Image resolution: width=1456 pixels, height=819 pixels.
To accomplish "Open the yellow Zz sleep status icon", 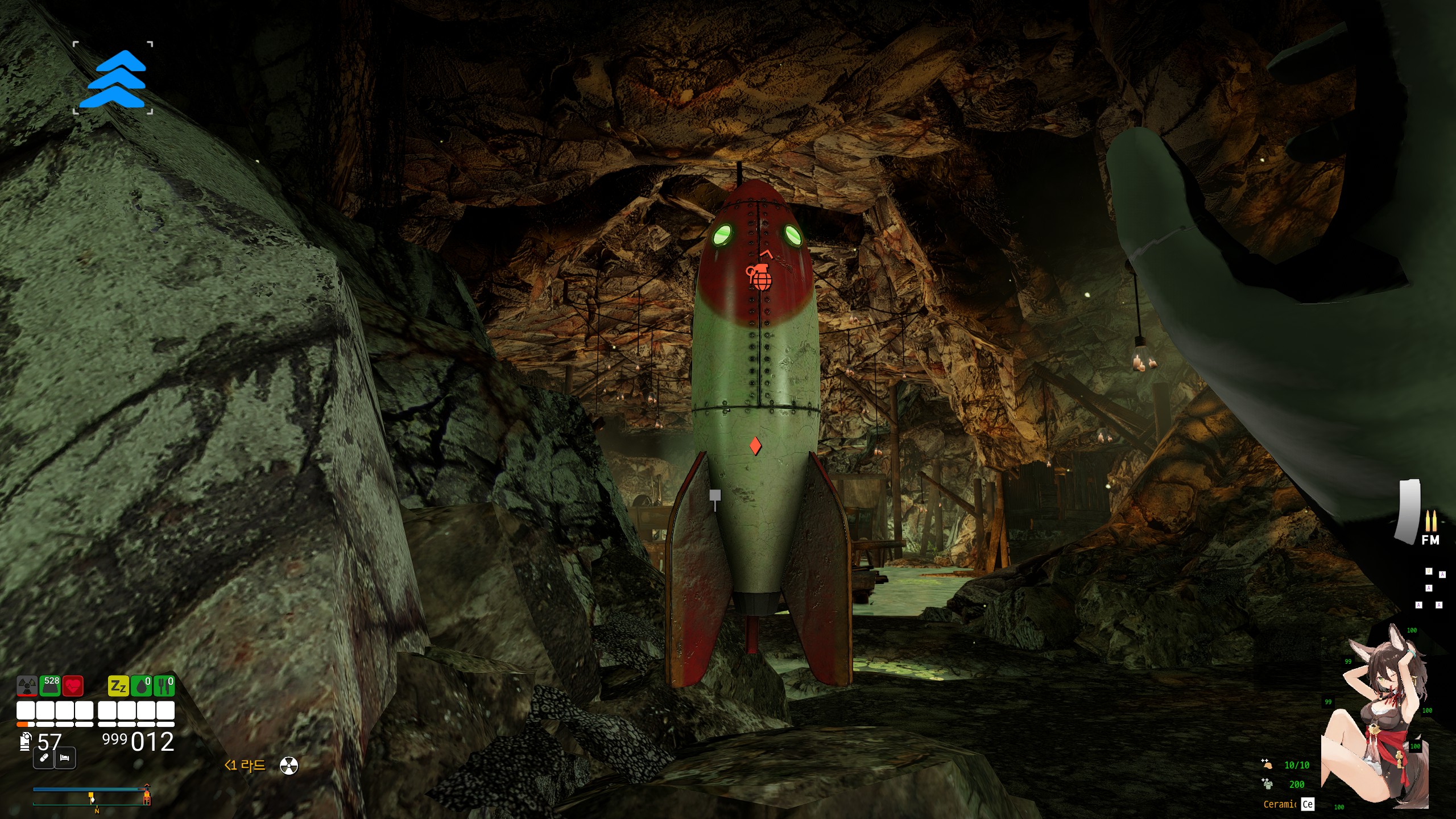I will [118, 686].
